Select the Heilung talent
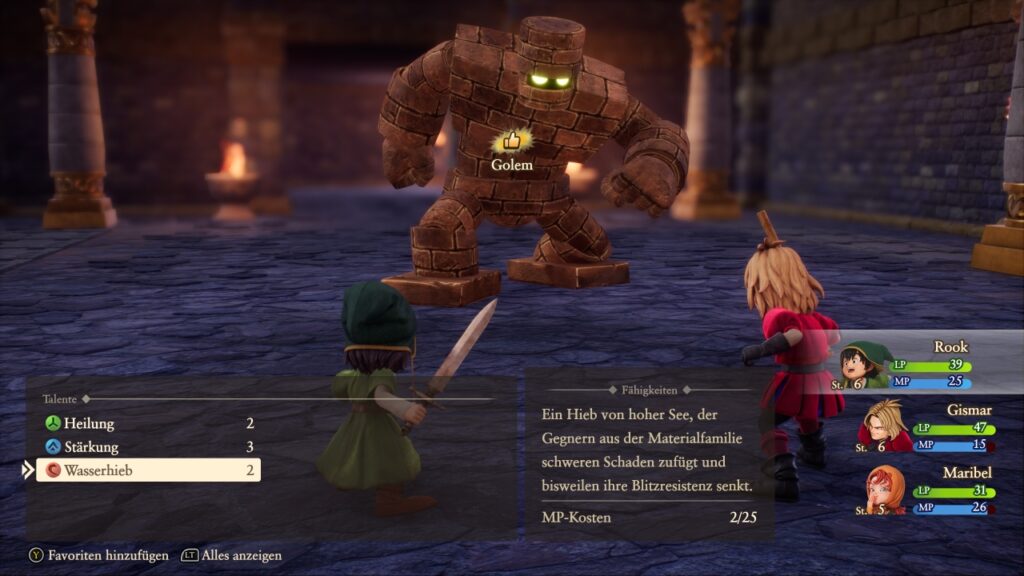This screenshot has width=1024, height=576. click(148, 424)
